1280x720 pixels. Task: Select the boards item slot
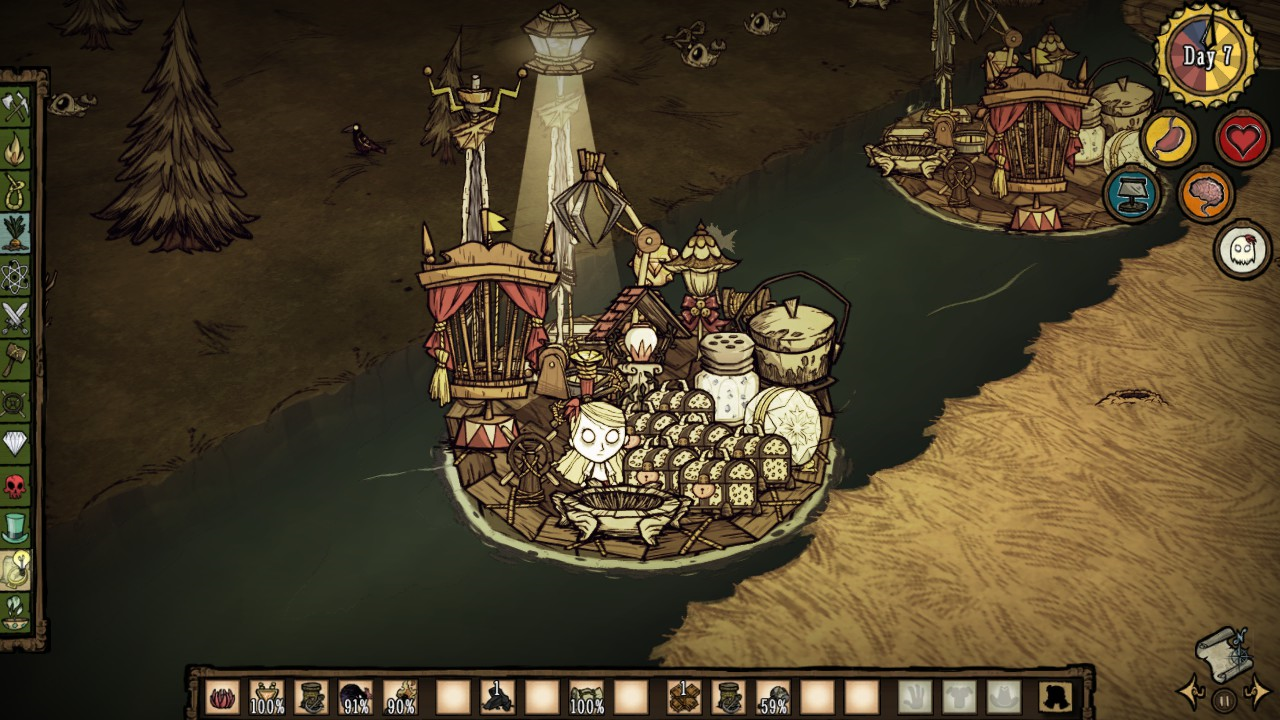[x=684, y=697]
